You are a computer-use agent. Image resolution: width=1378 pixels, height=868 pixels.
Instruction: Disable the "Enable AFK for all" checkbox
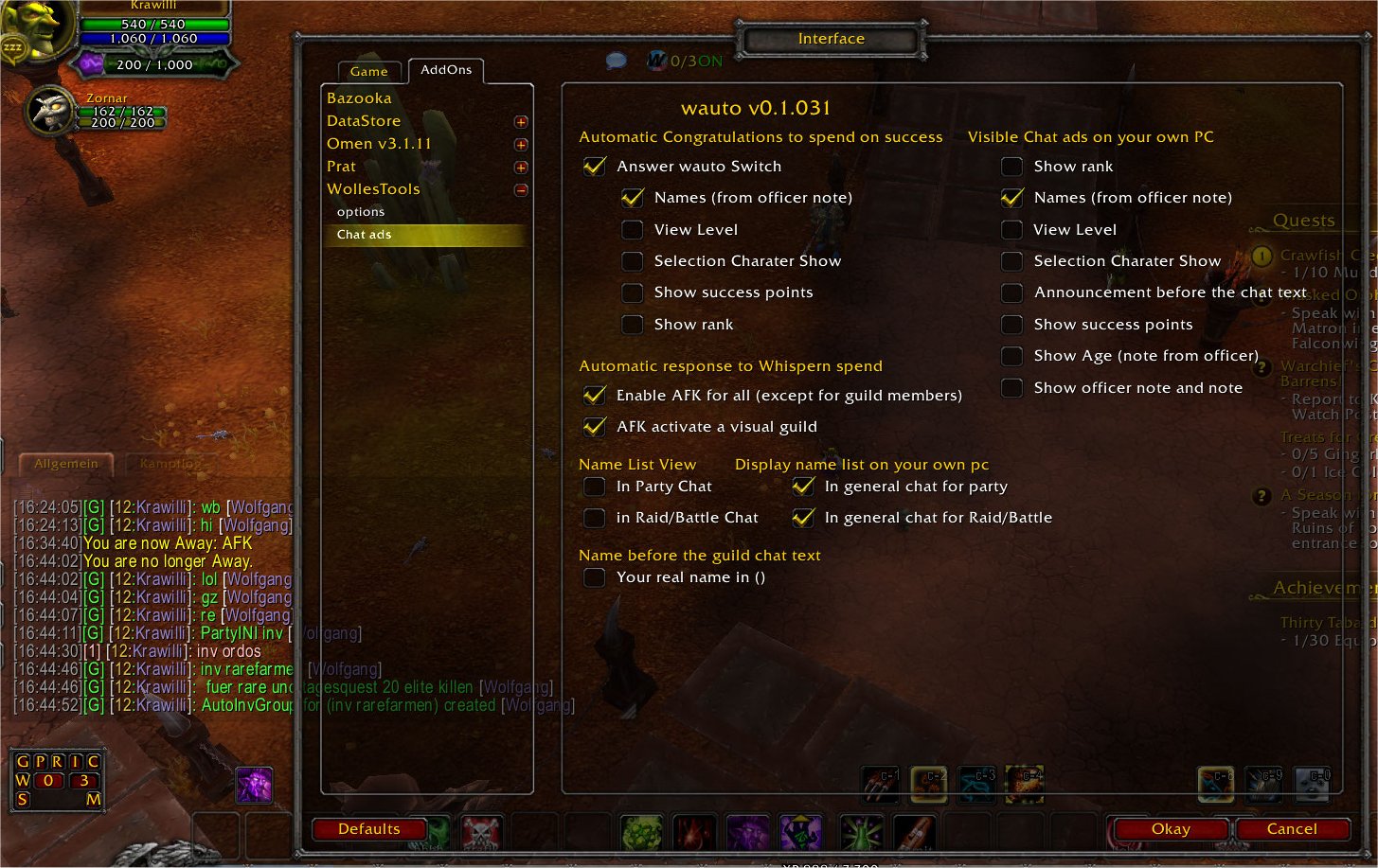click(594, 395)
